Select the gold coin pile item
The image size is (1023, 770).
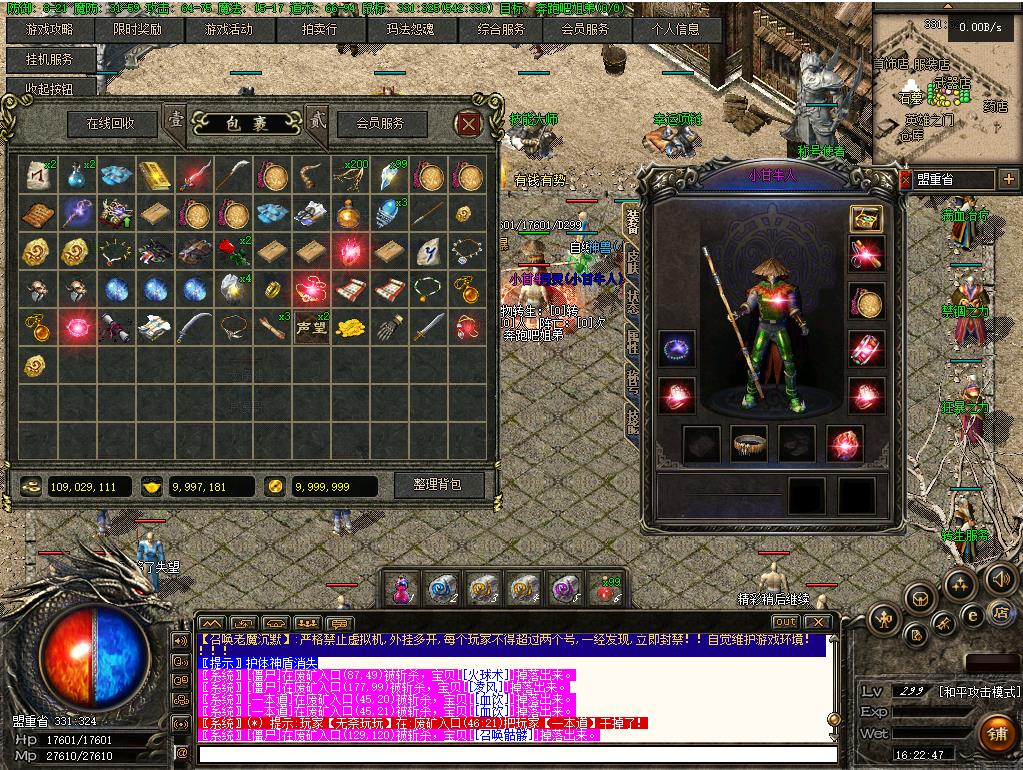(350, 327)
